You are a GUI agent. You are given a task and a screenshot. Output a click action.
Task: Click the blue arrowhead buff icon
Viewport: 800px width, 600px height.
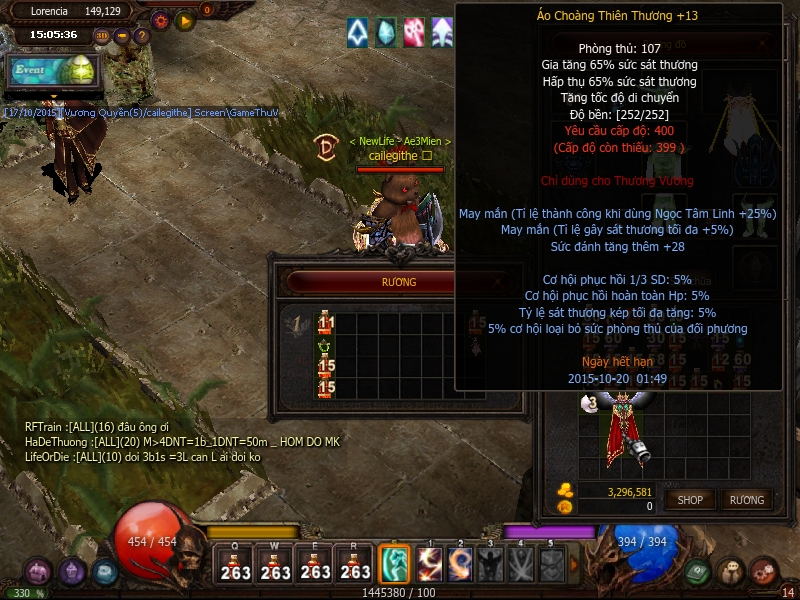point(358,33)
